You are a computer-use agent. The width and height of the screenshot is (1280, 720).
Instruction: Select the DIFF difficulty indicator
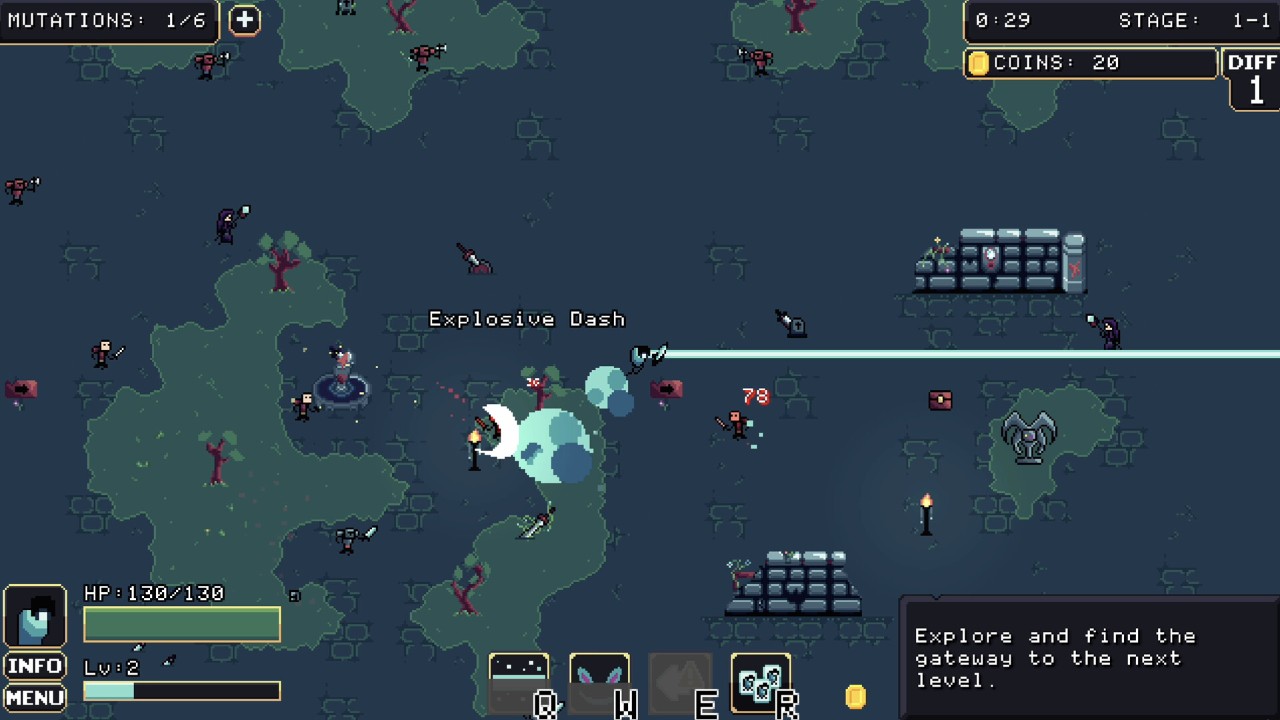[1253, 78]
